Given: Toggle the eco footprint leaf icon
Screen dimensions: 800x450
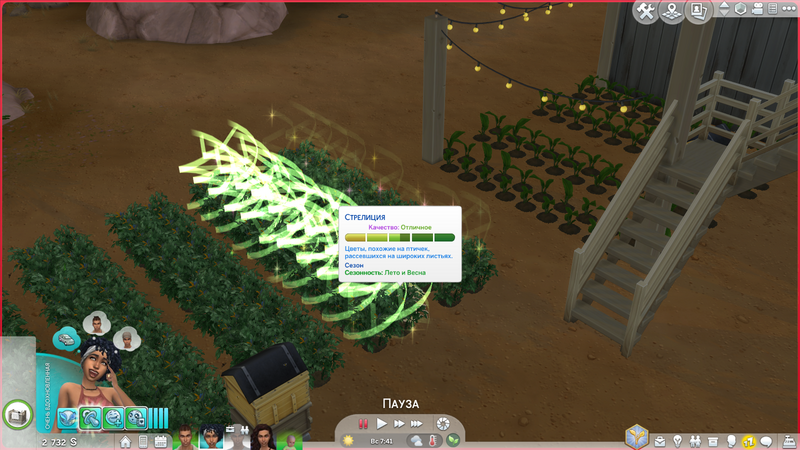Looking at the screenshot, I should pos(452,440).
